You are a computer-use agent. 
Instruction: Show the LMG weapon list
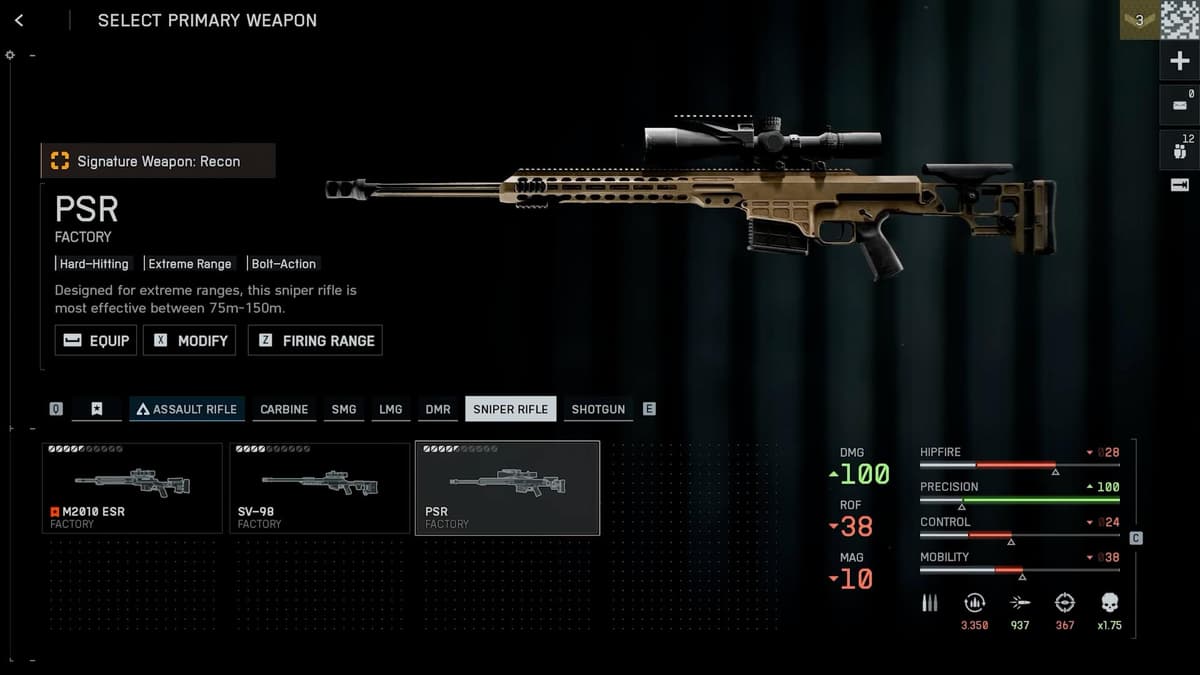(391, 409)
